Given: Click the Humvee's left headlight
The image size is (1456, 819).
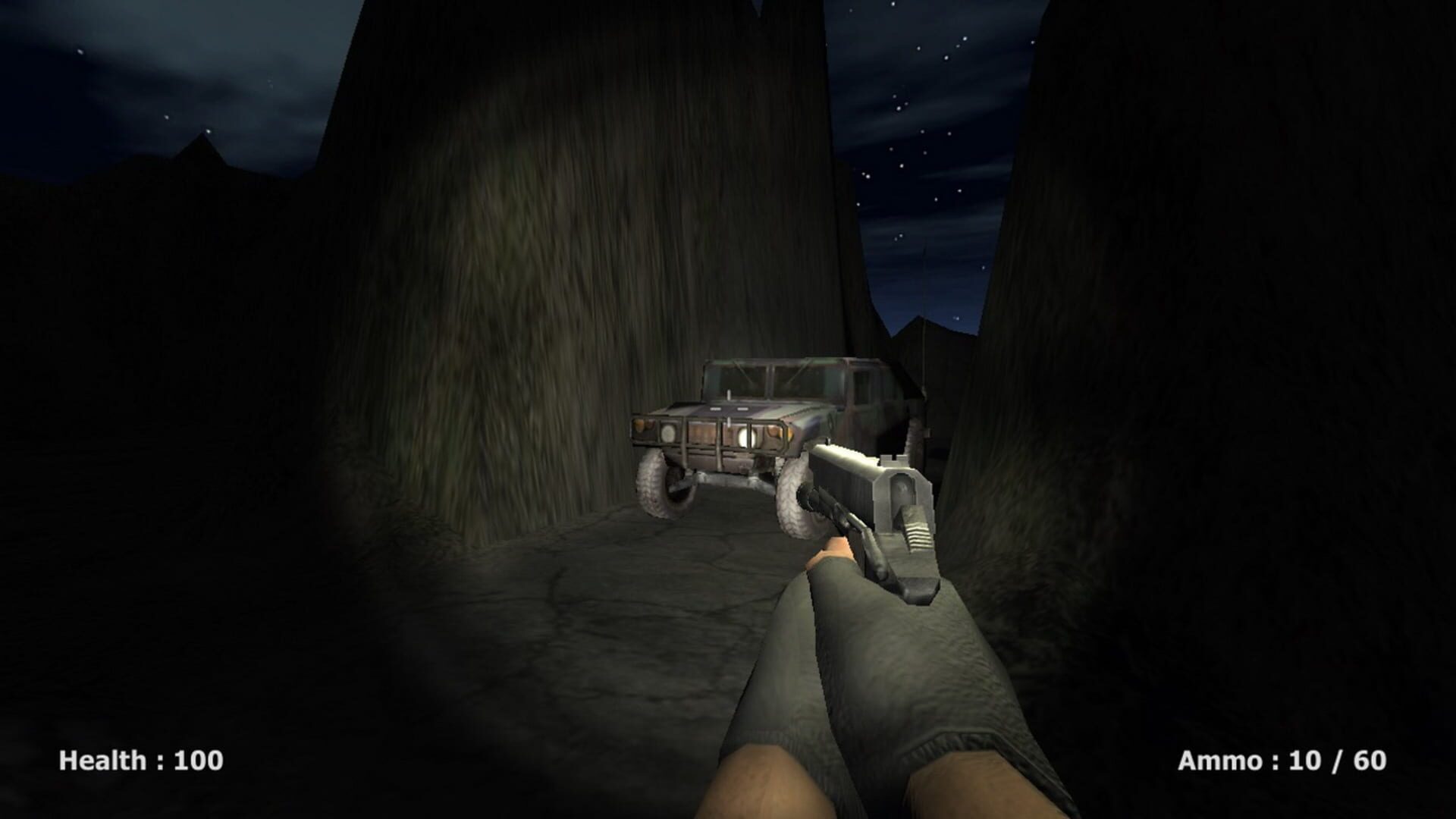Looking at the screenshot, I should [x=667, y=434].
